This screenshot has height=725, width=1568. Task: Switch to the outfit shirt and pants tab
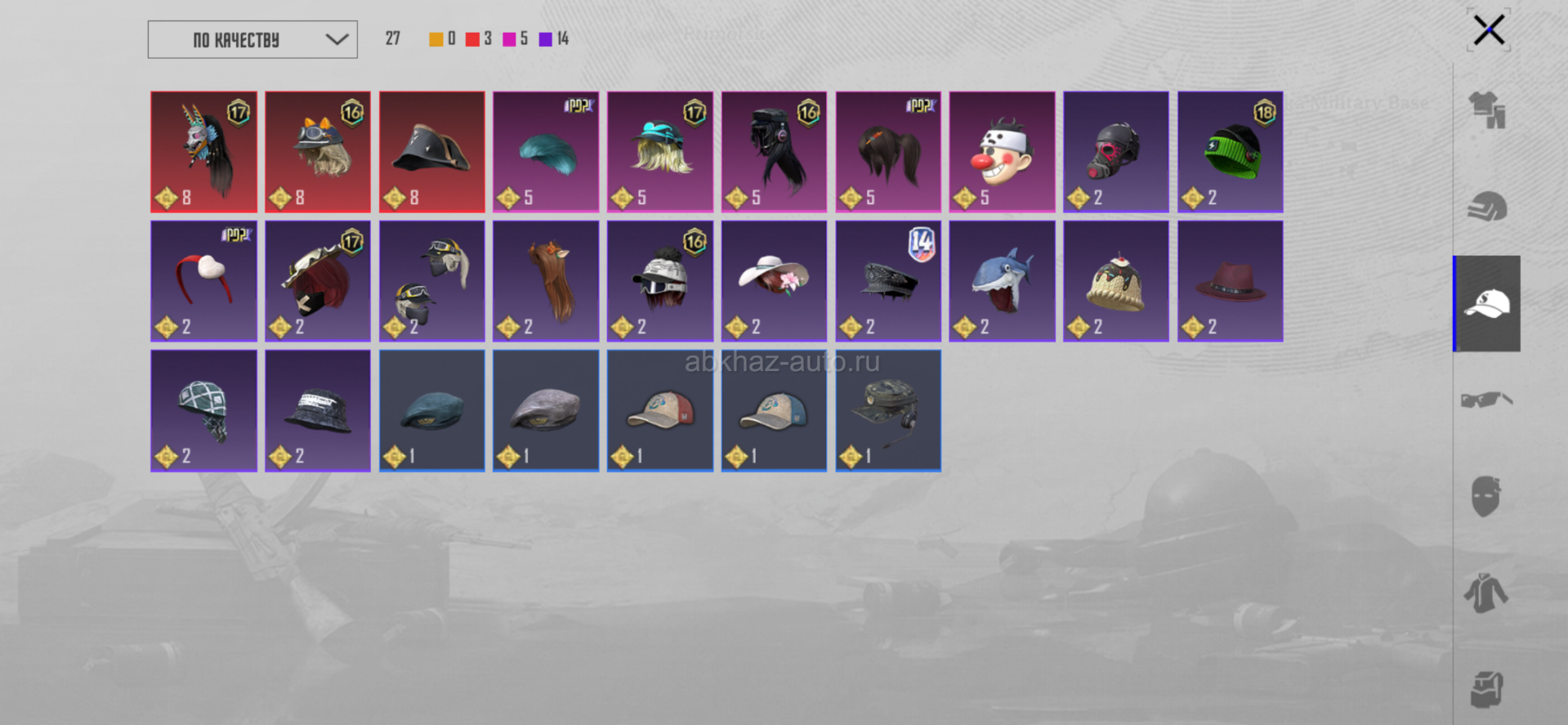pyautogui.click(x=1487, y=110)
